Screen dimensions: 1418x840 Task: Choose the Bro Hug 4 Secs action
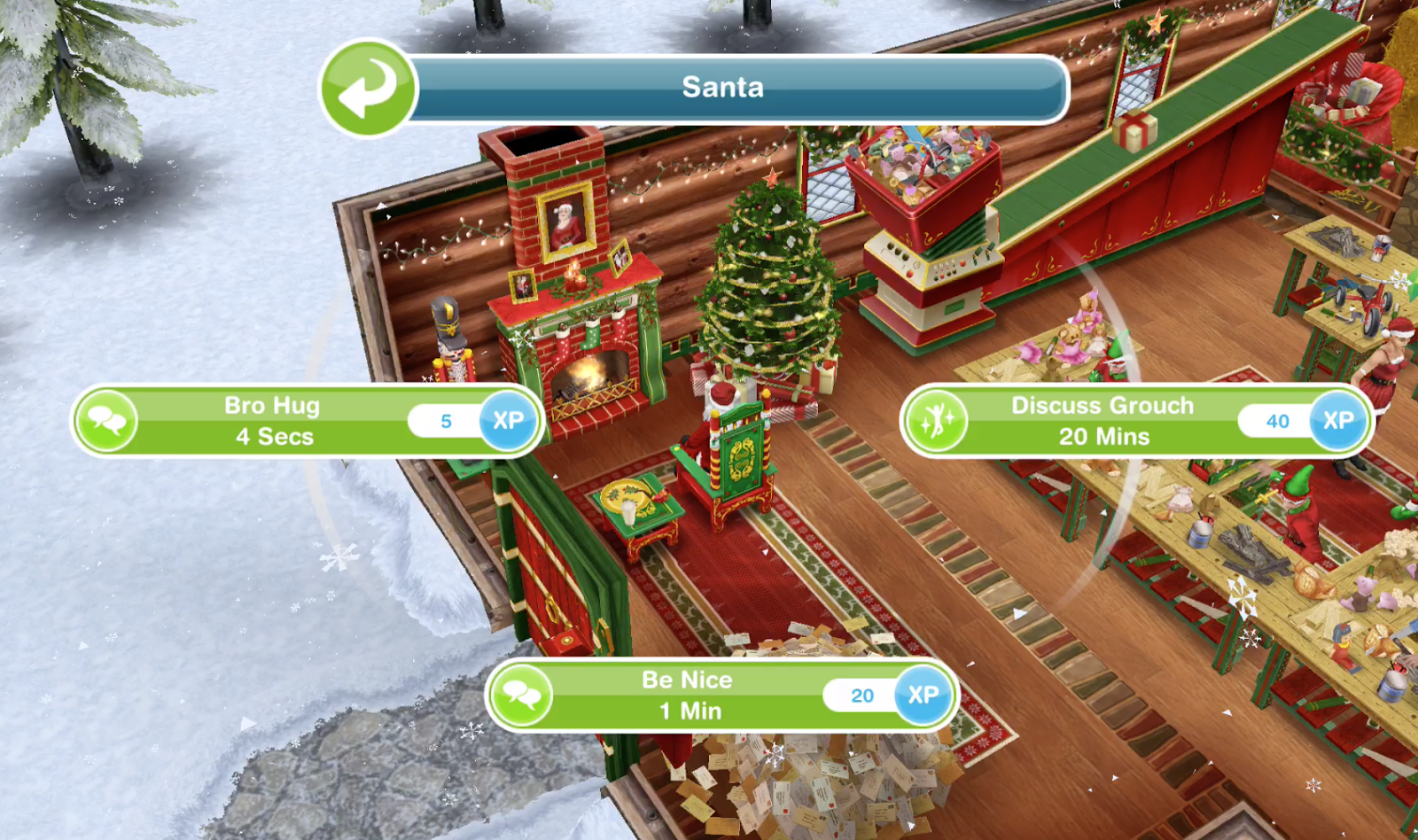[x=270, y=420]
